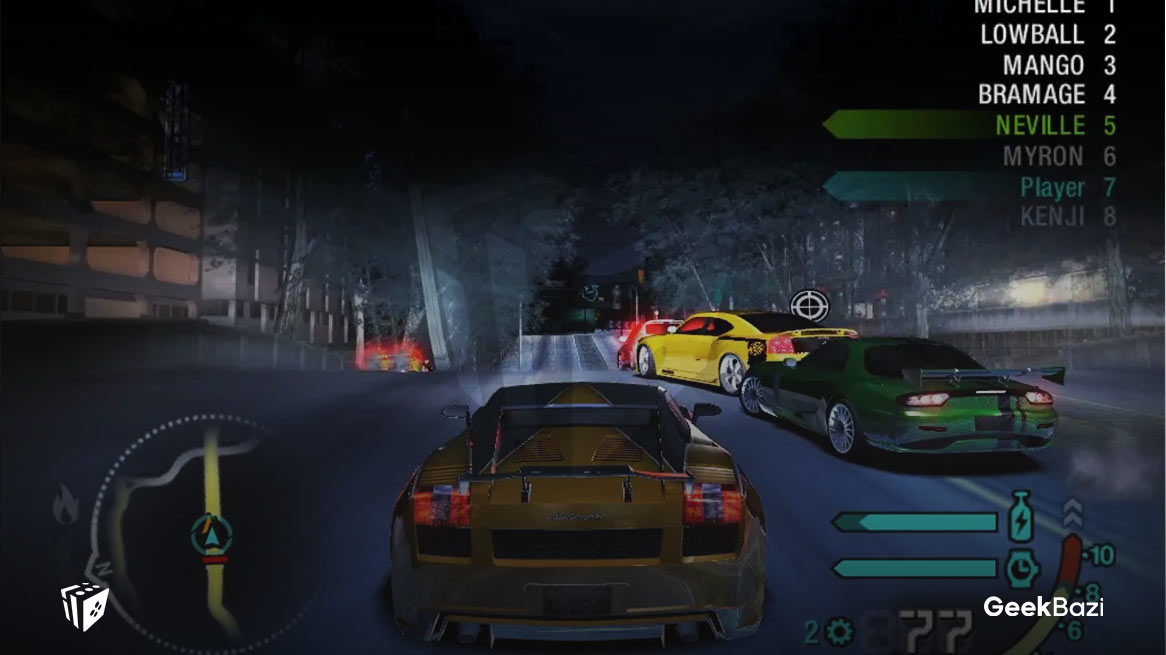
Task: Click the circular track minimap
Action: click(195, 530)
